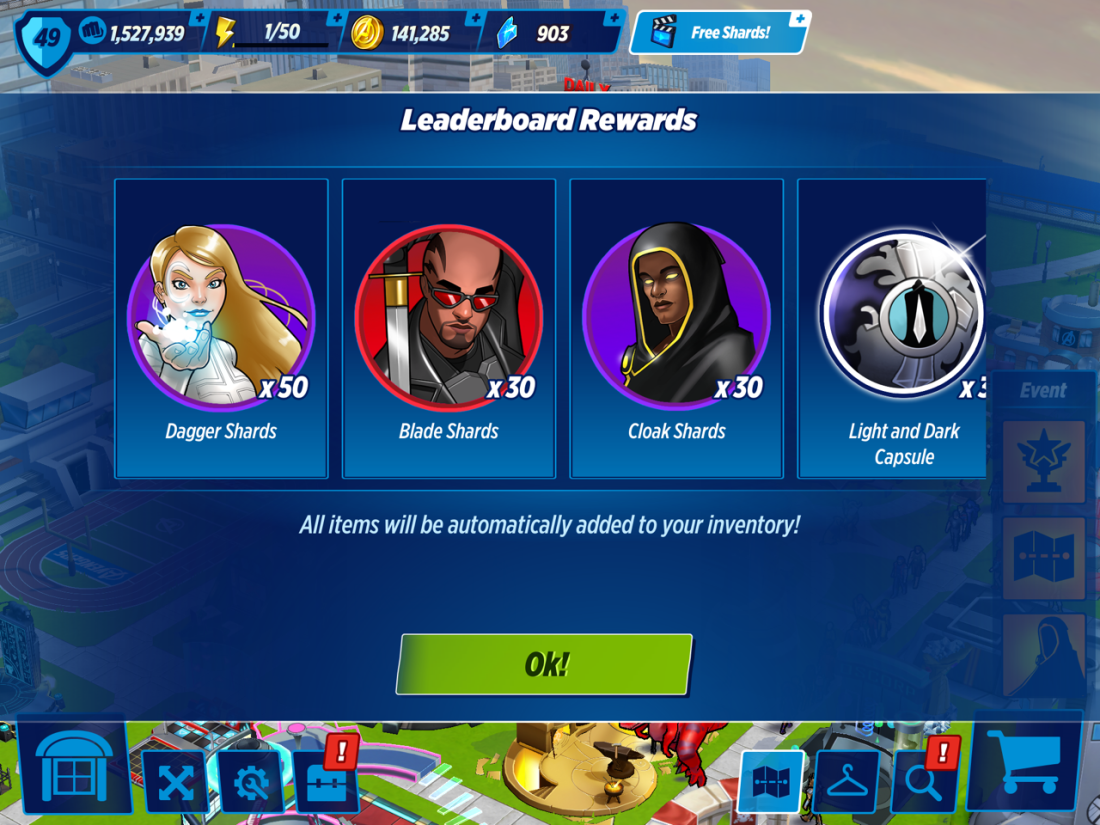1100x825 pixels.
Task: Tap the crossed arrows move button
Action: click(x=175, y=782)
